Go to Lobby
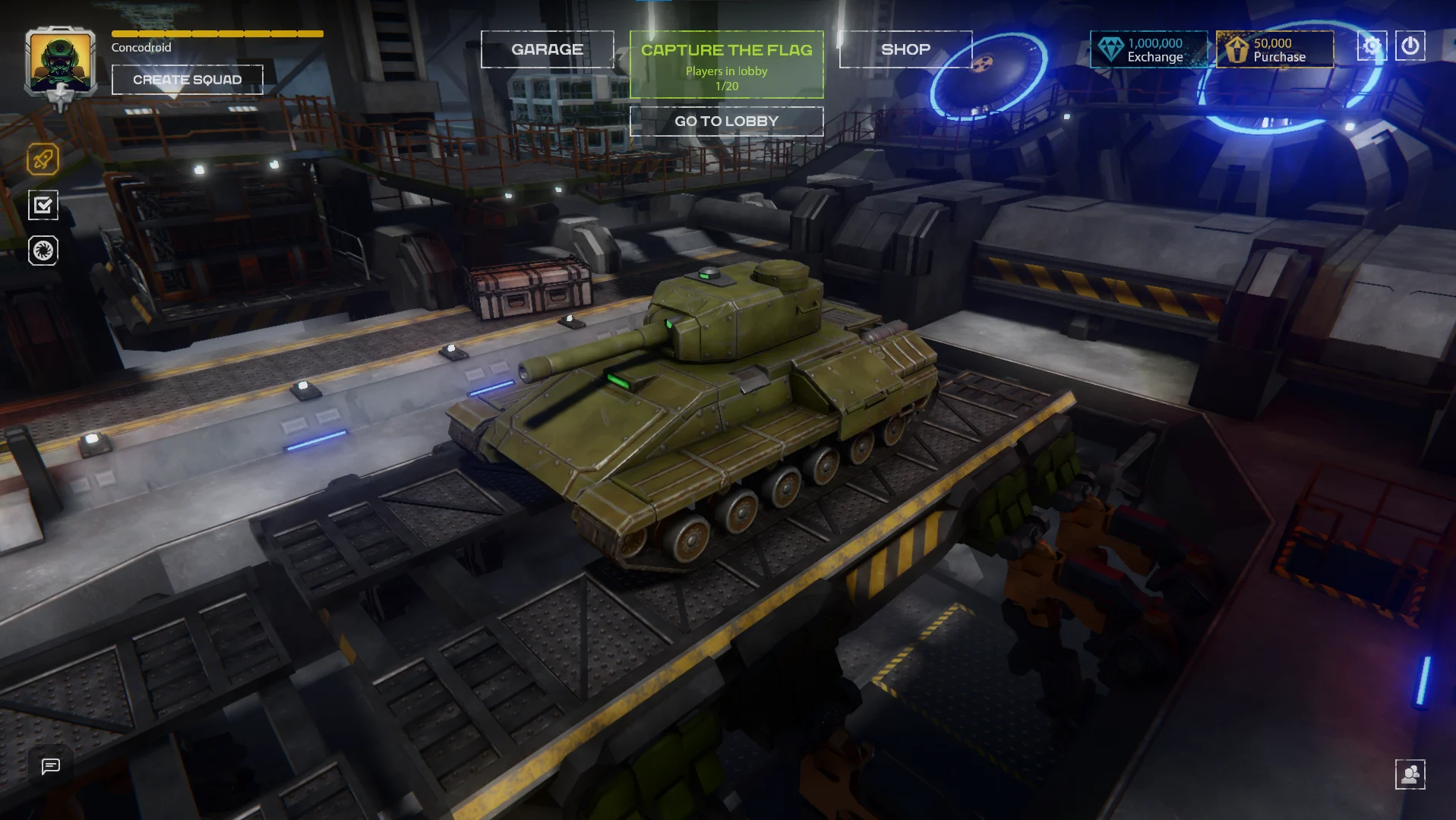Screen dimensions: 1456x820 click(726, 121)
